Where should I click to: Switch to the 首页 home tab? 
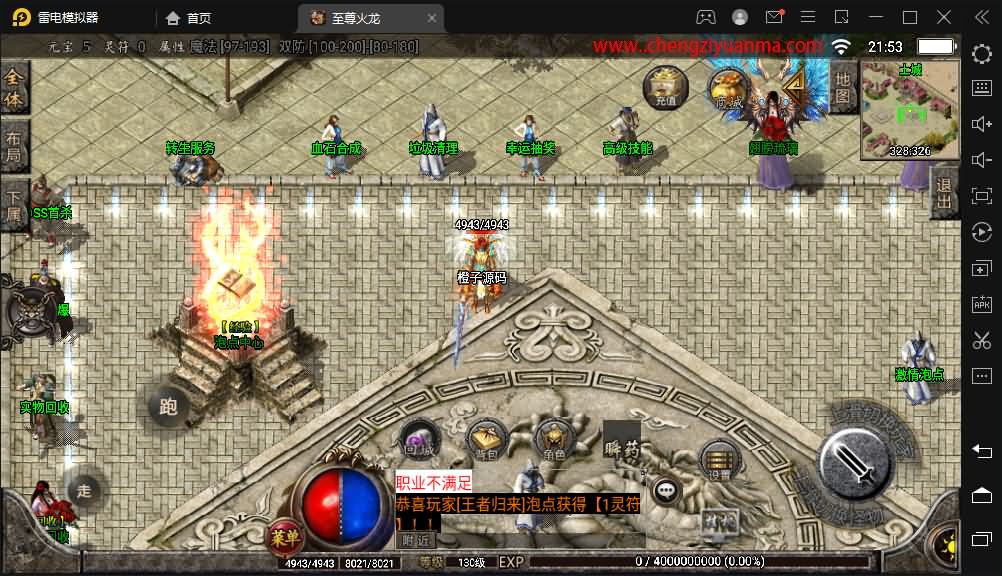(188, 18)
